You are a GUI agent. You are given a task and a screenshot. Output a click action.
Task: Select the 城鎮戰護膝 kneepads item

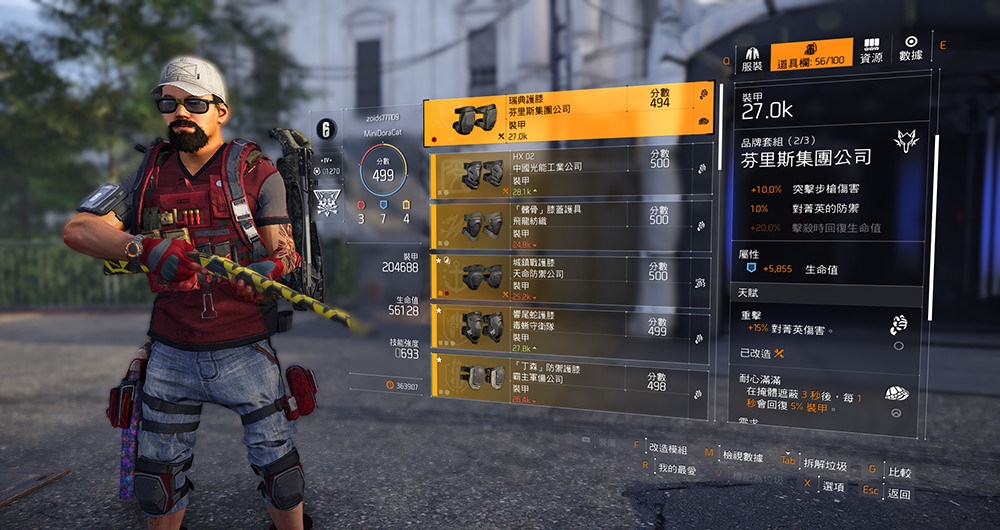coord(570,279)
